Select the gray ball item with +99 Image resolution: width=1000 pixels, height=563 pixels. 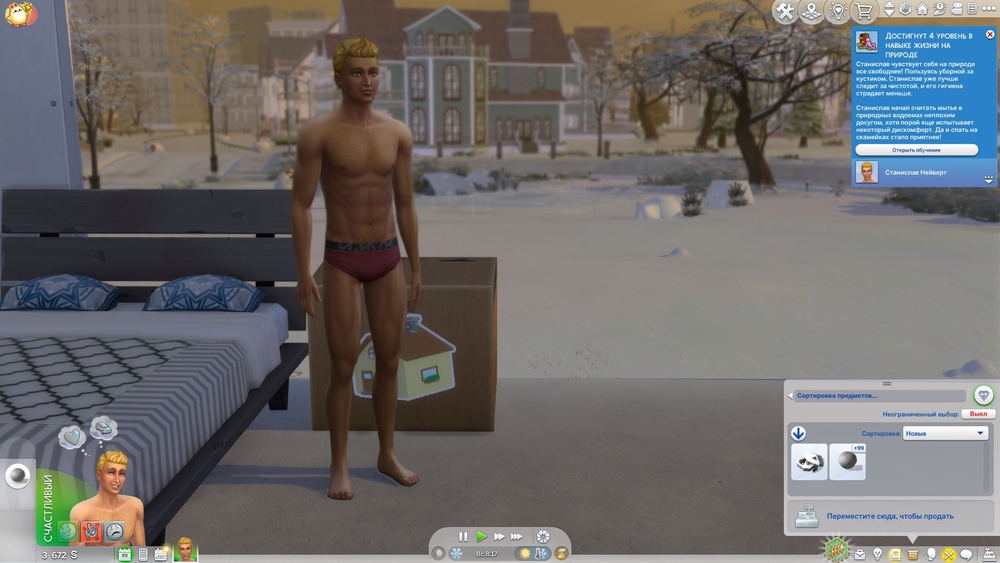coord(847,462)
